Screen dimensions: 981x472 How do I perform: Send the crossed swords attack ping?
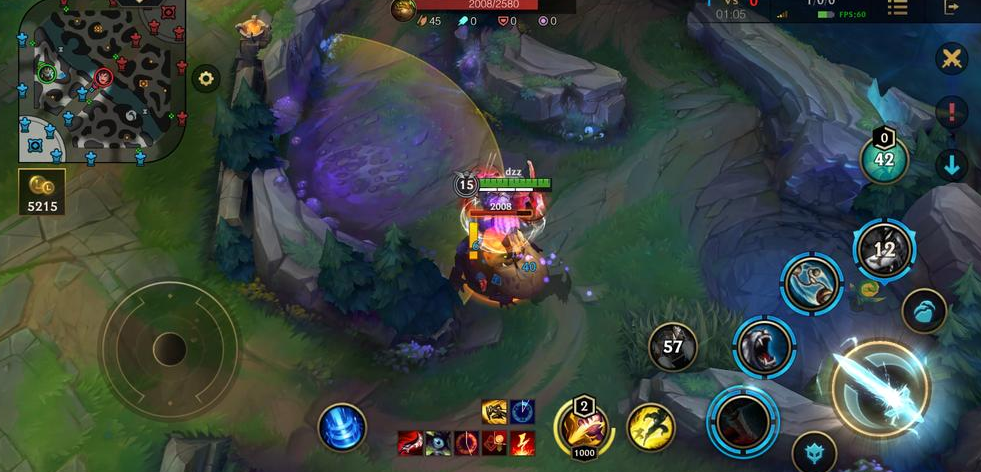[951, 58]
